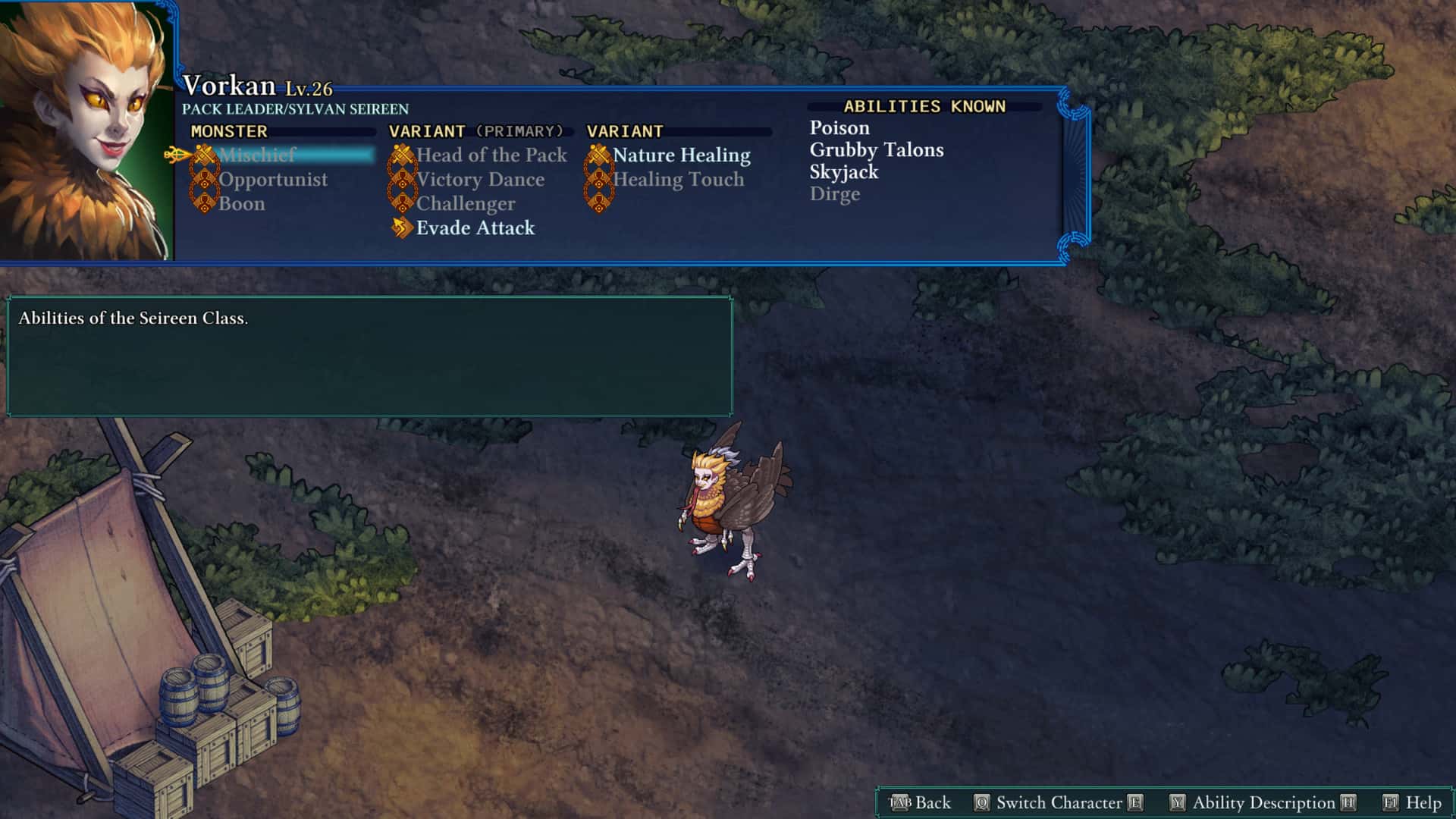Select the Nature Healing variant icon

click(599, 155)
